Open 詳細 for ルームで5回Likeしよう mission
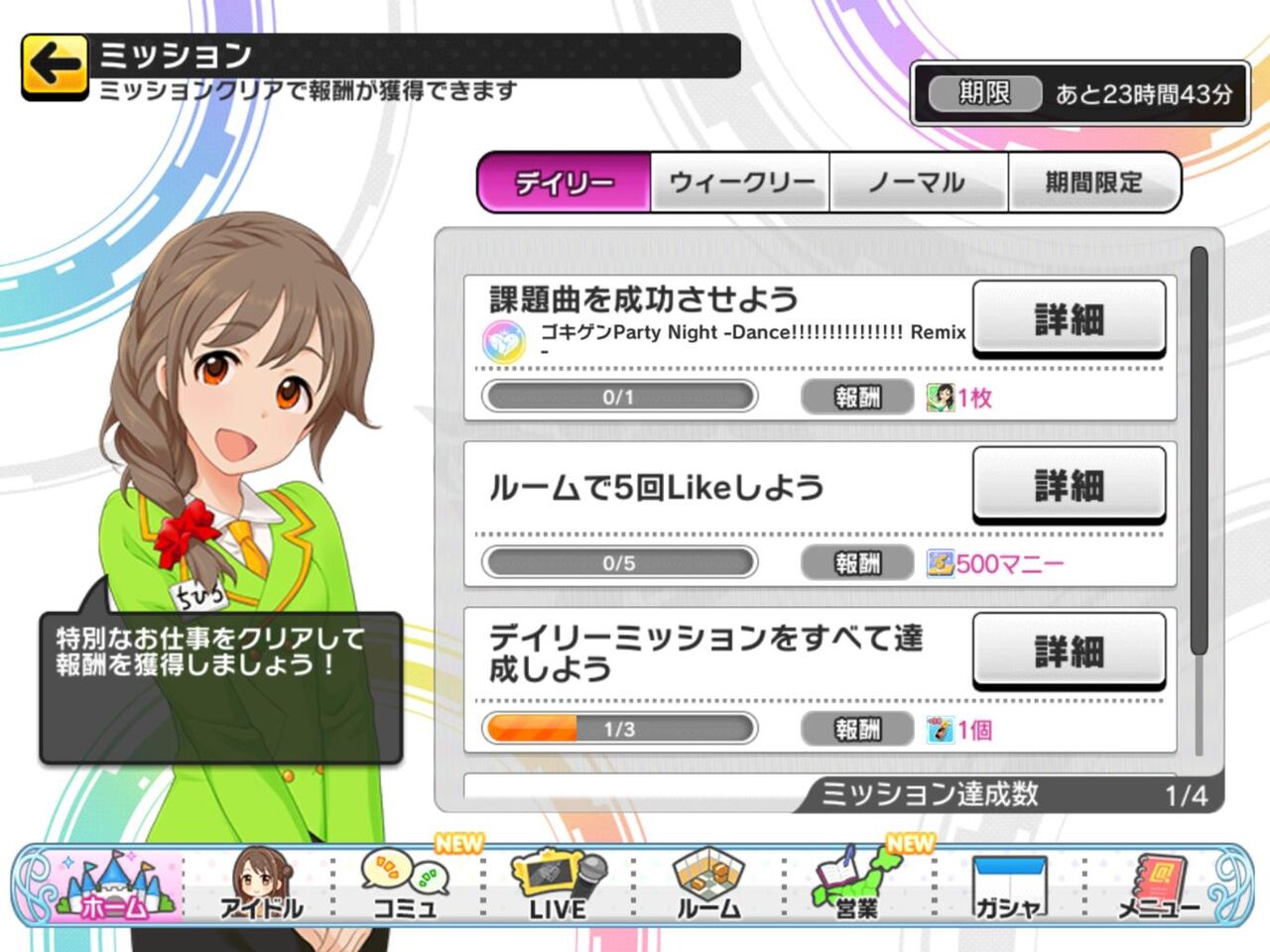Viewport: 1270px width, 952px height. tap(1069, 485)
